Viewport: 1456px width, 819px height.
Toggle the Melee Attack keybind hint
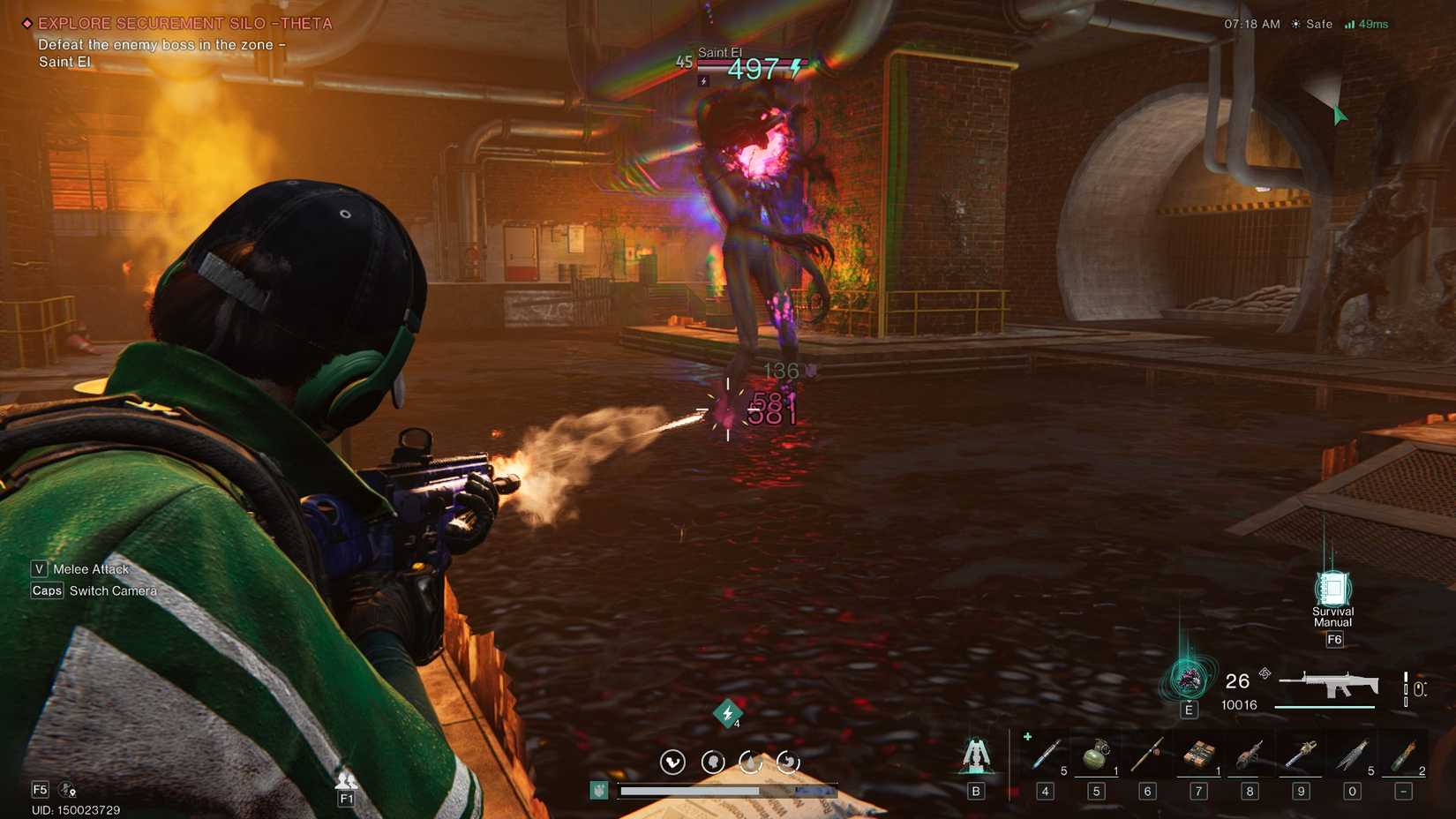click(79, 569)
